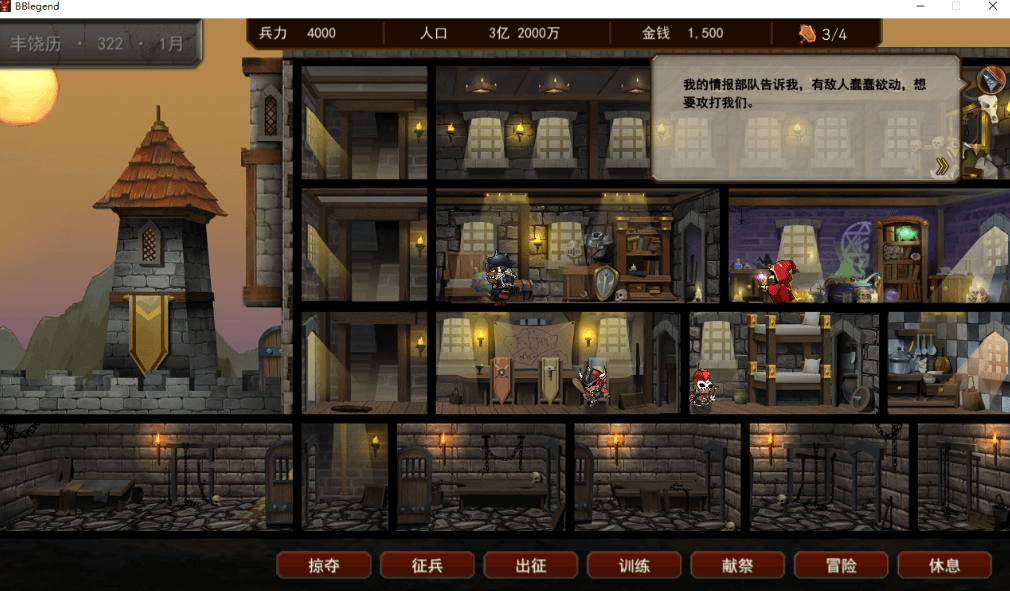Image resolution: width=1010 pixels, height=591 pixels.
Task: Choose 休息 to rest
Action: pyautogui.click(x=945, y=565)
